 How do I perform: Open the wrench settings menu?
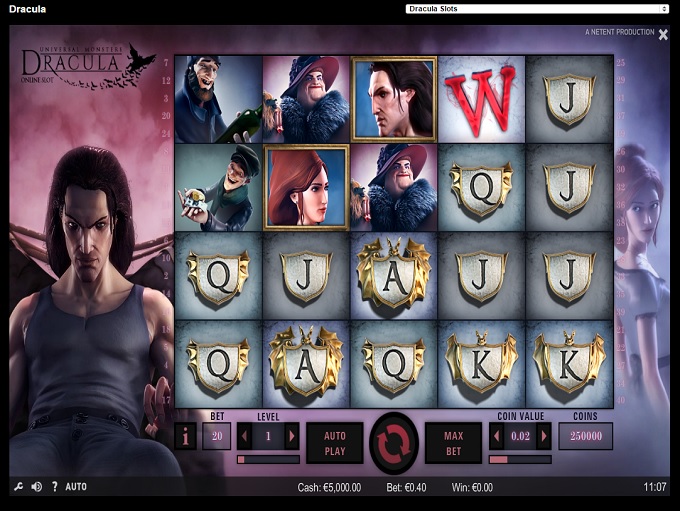18,487
